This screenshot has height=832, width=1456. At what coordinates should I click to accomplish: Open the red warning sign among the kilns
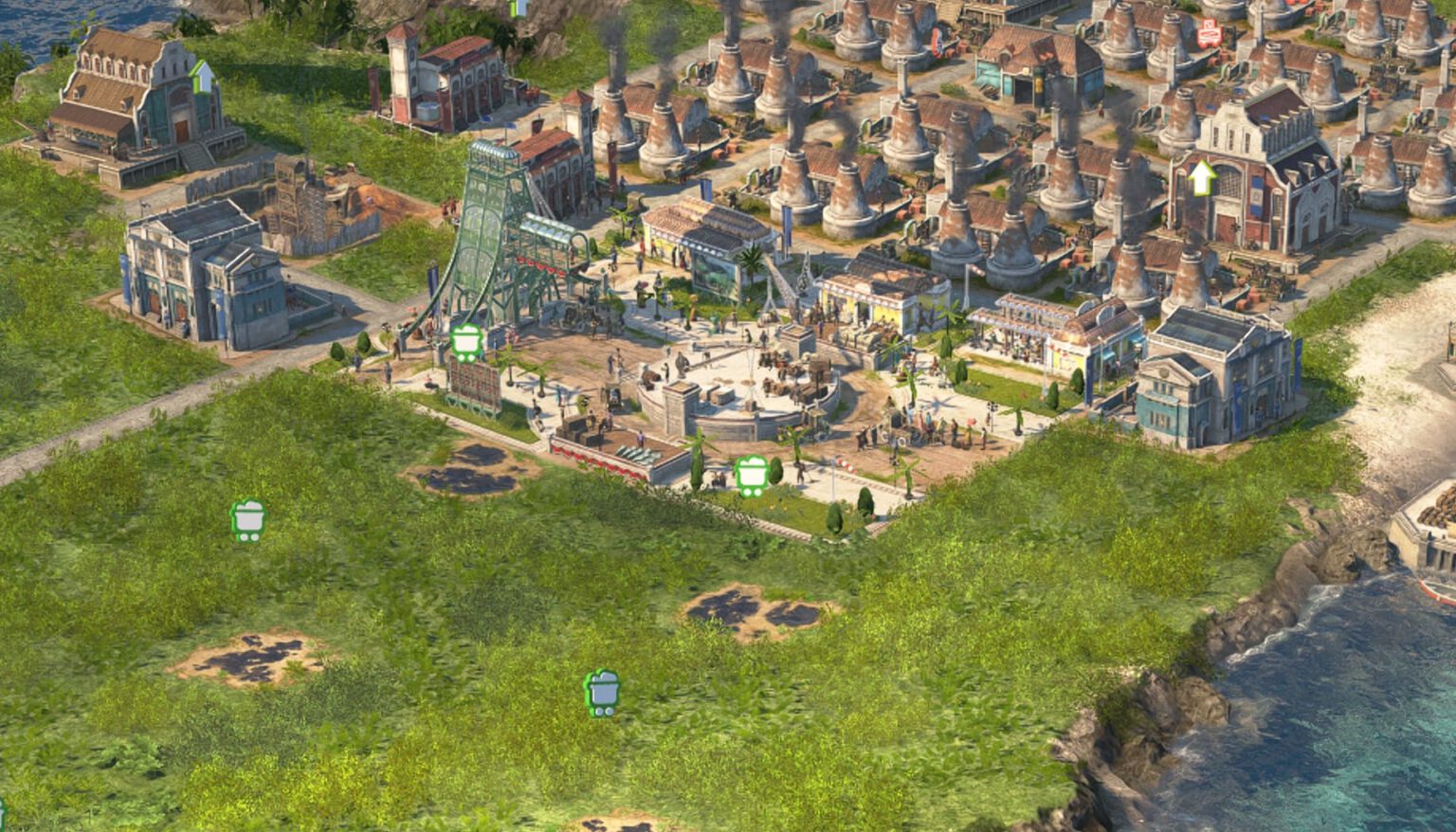[1209, 34]
